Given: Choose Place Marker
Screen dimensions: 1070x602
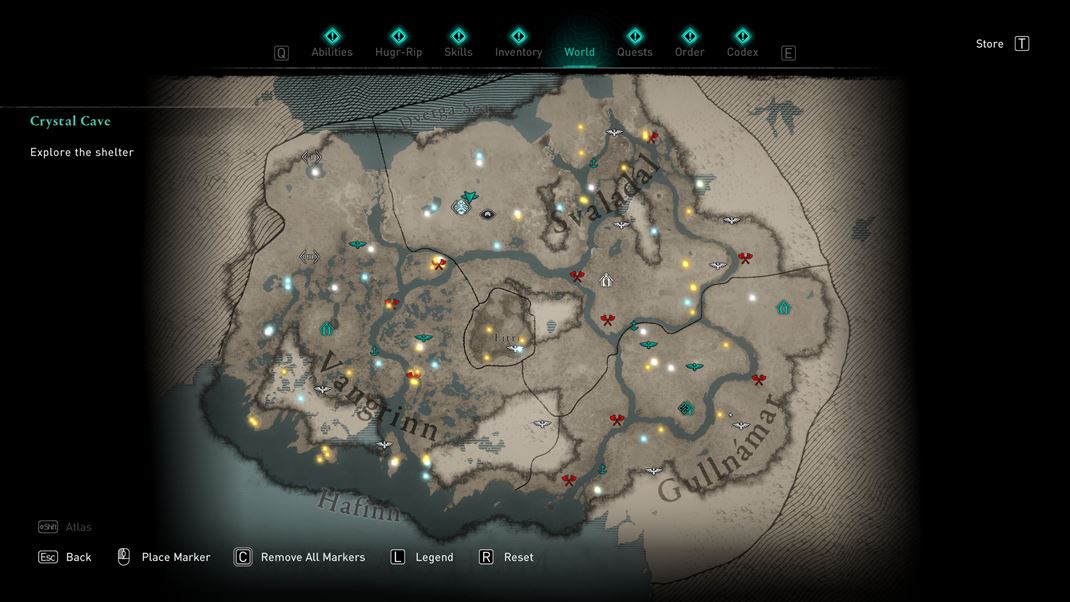Looking at the screenshot, I should (x=165, y=557).
